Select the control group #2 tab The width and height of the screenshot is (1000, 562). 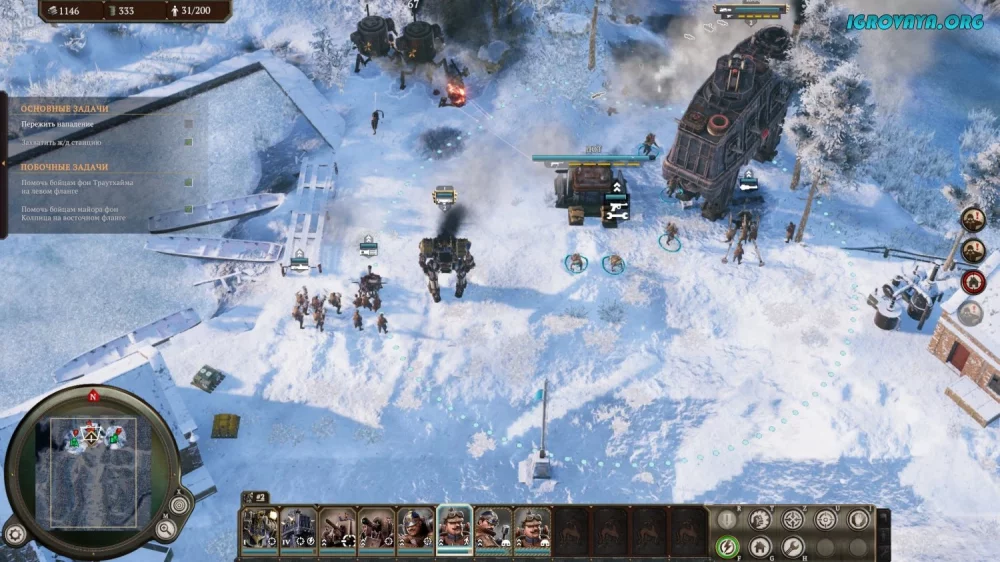[x=258, y=496]
